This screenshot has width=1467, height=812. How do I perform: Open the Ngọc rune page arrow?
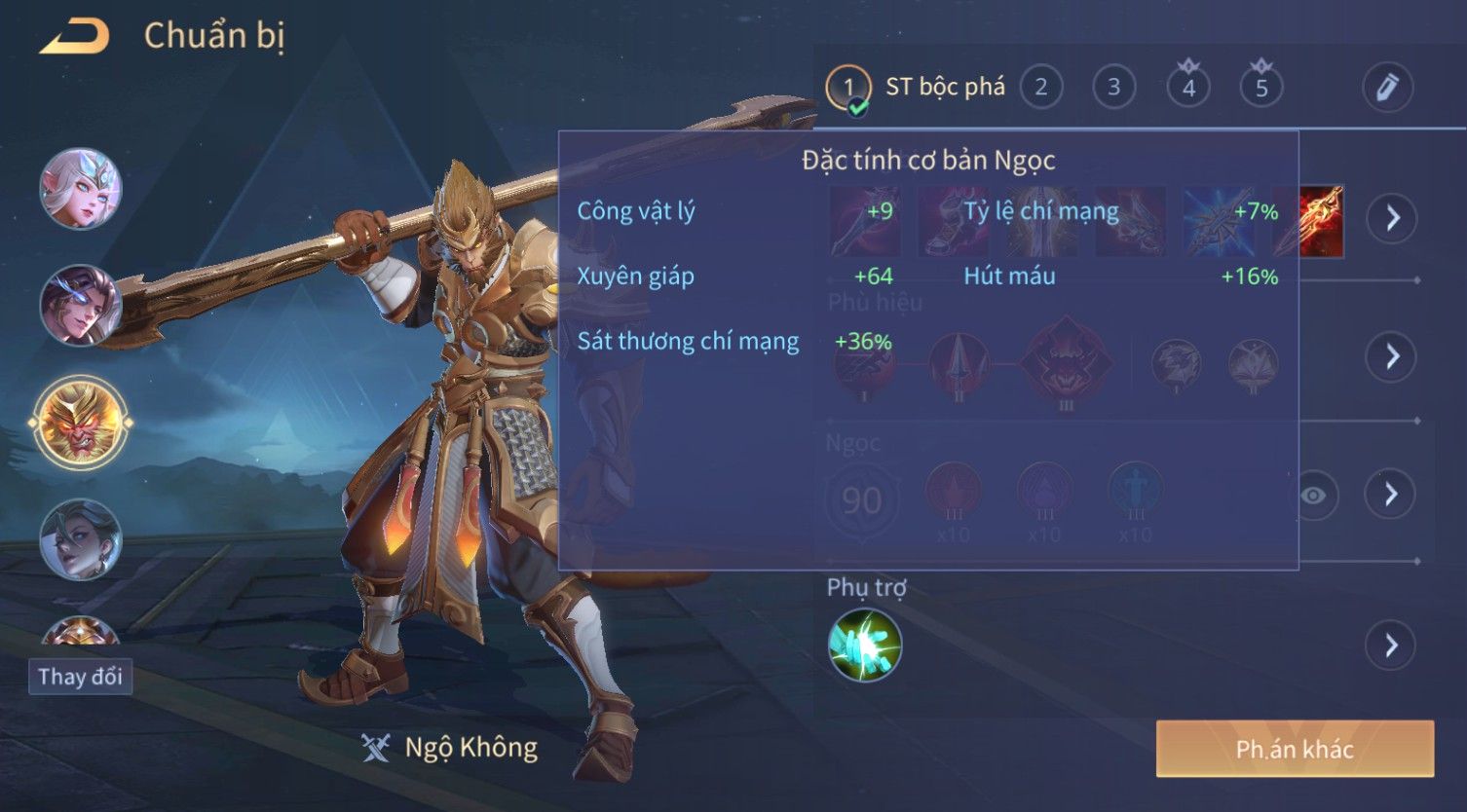pos(1391,495)
